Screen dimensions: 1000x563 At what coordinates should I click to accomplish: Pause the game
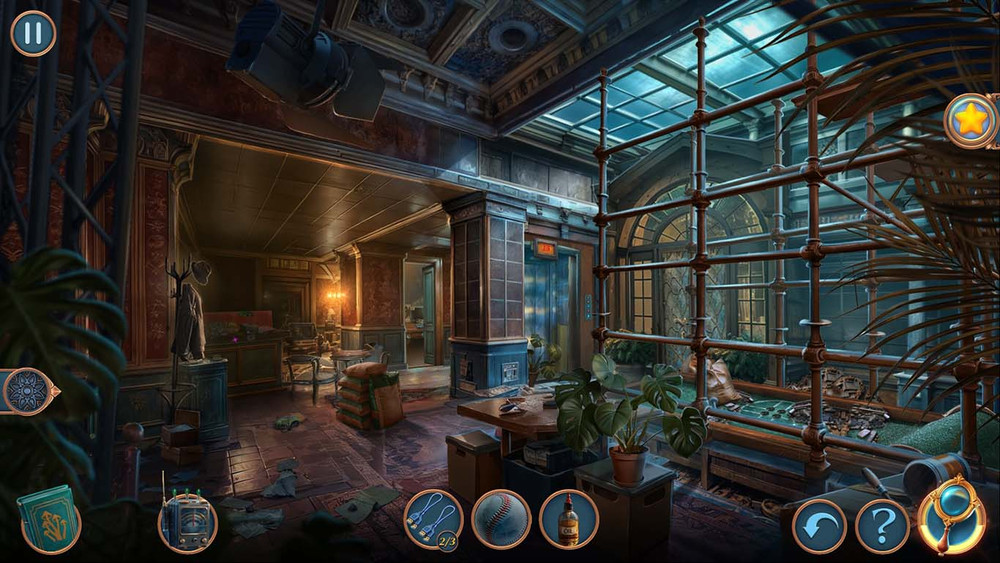[33, 33]
